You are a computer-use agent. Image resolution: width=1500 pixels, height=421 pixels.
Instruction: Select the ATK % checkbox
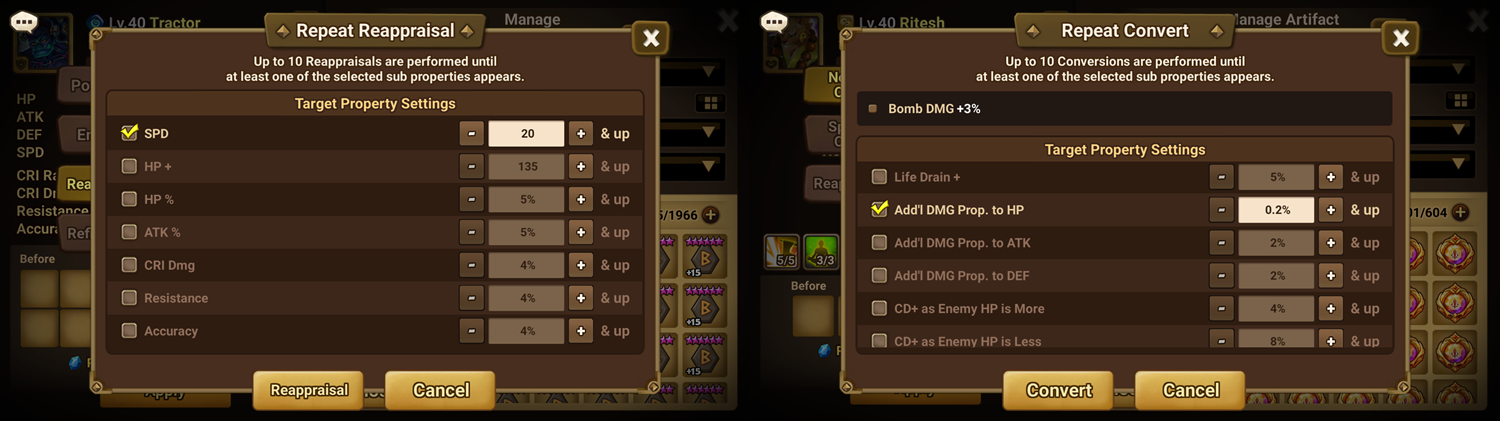tap(129, 232)
